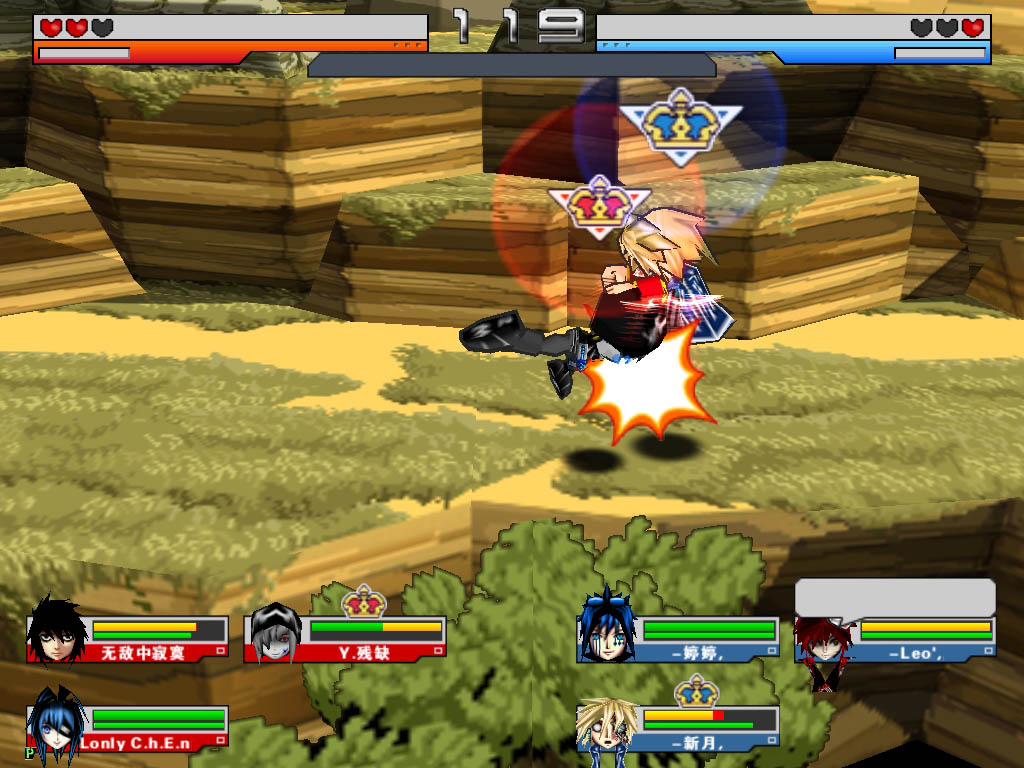Pick the -Leo', player panel
Viewport: 1024px width, 768px height.
896,639
